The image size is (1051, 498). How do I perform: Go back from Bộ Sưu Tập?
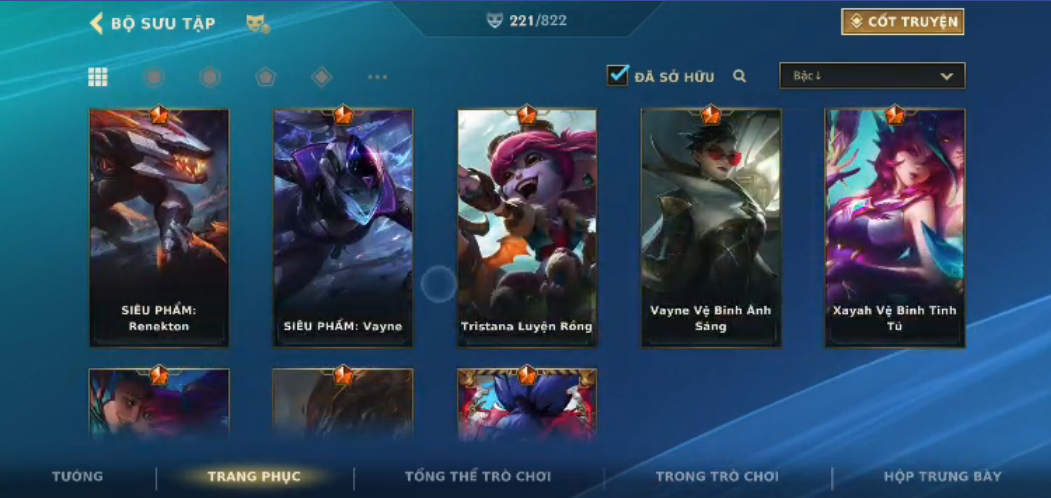(97, 23)
